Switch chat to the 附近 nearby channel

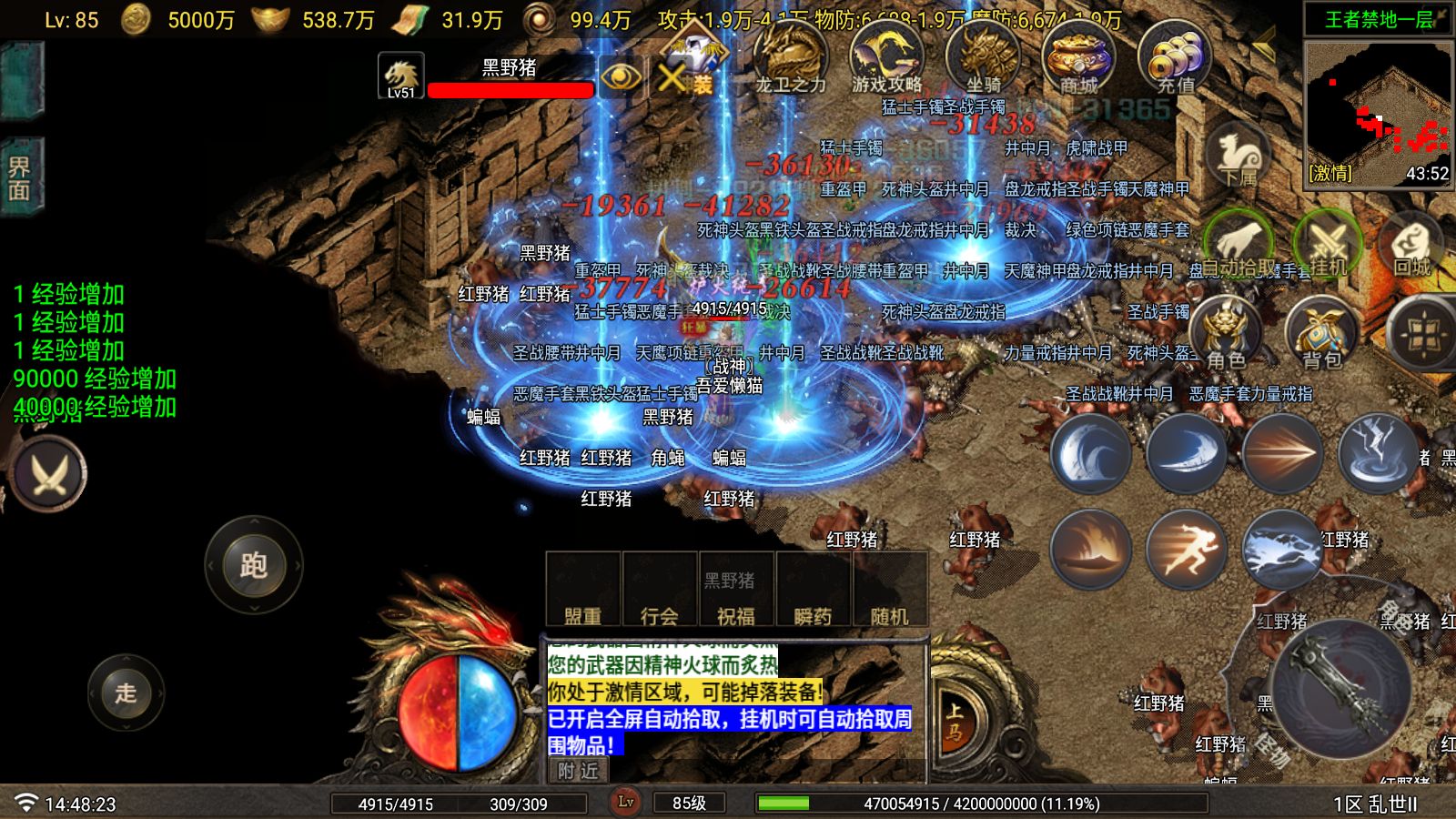pos(579,771)
